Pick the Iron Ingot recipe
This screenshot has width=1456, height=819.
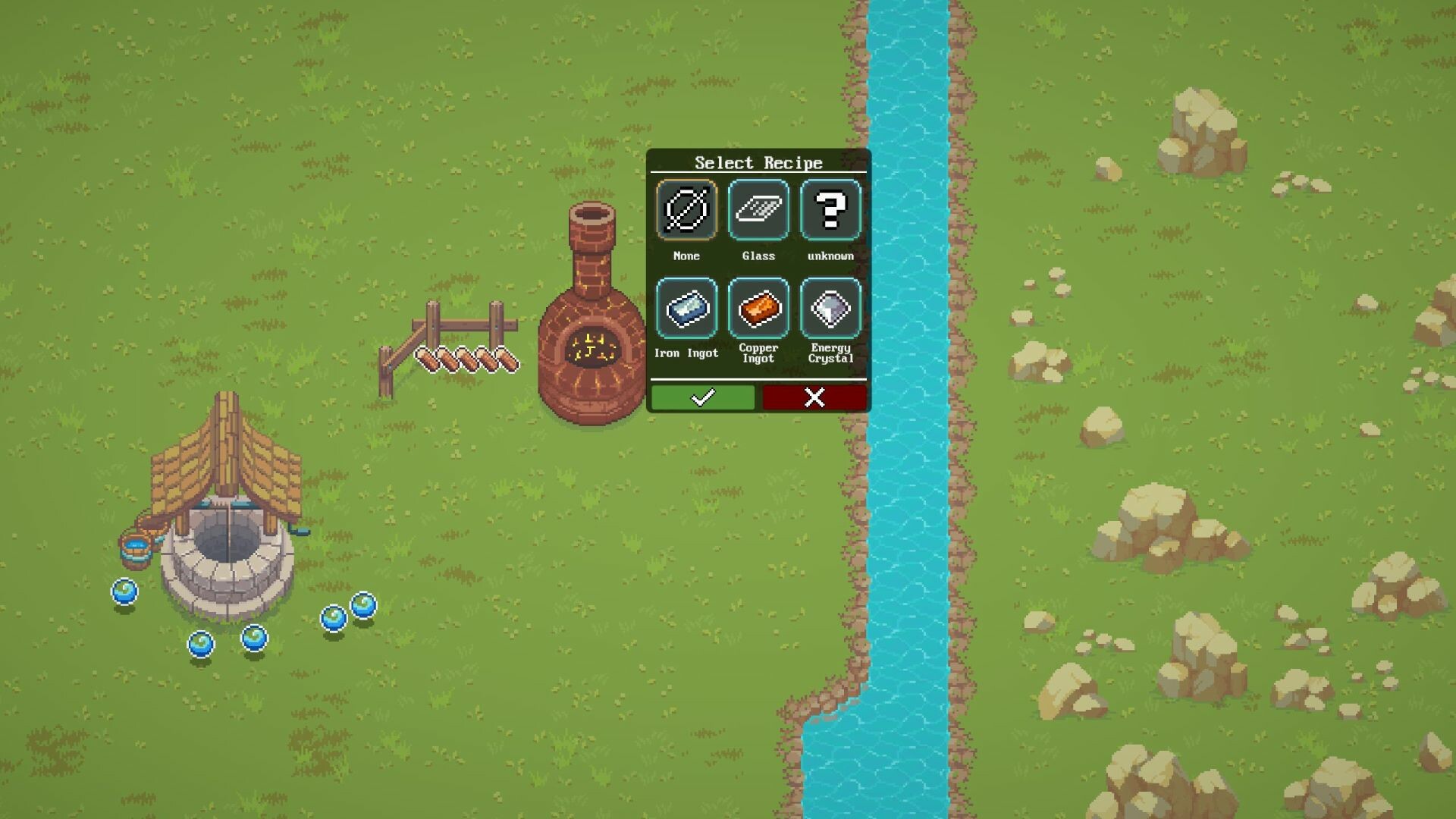686,308
